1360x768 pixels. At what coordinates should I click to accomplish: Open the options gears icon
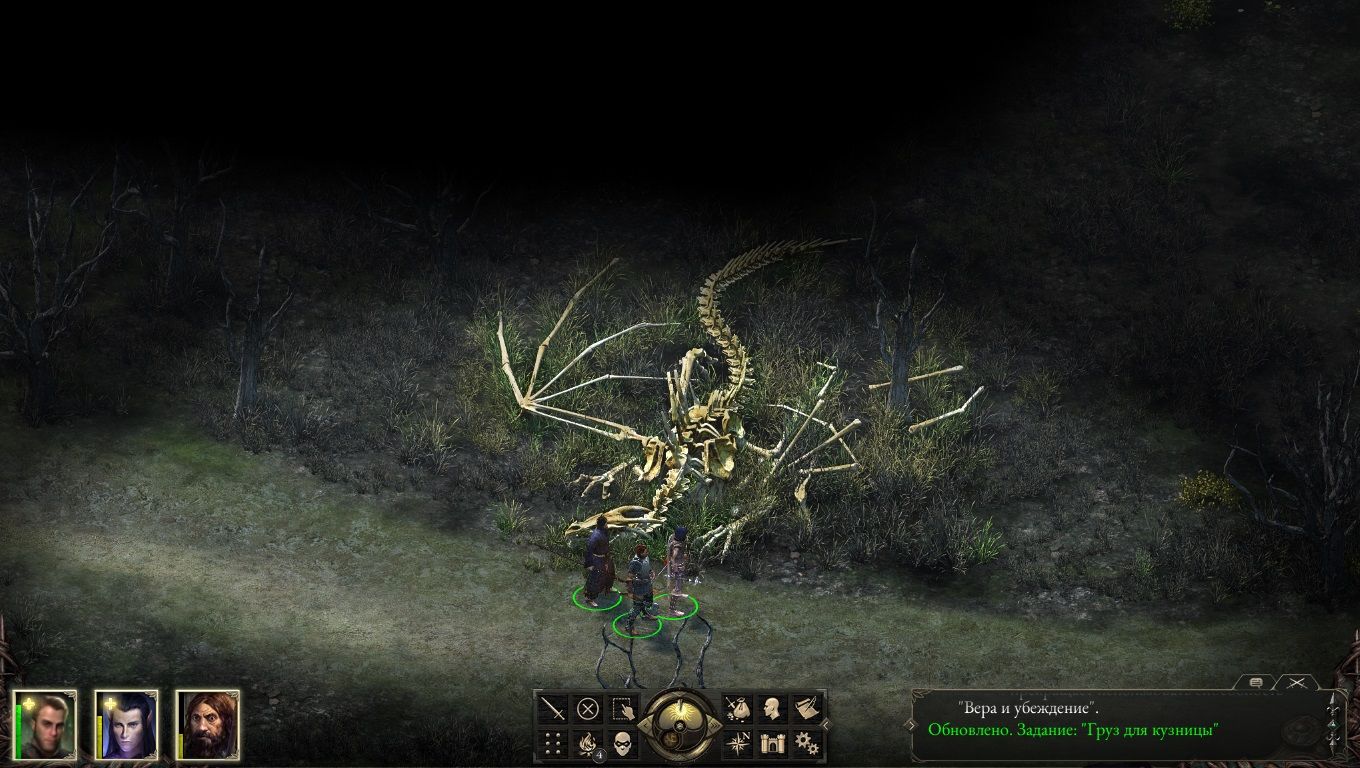point(808,743)
